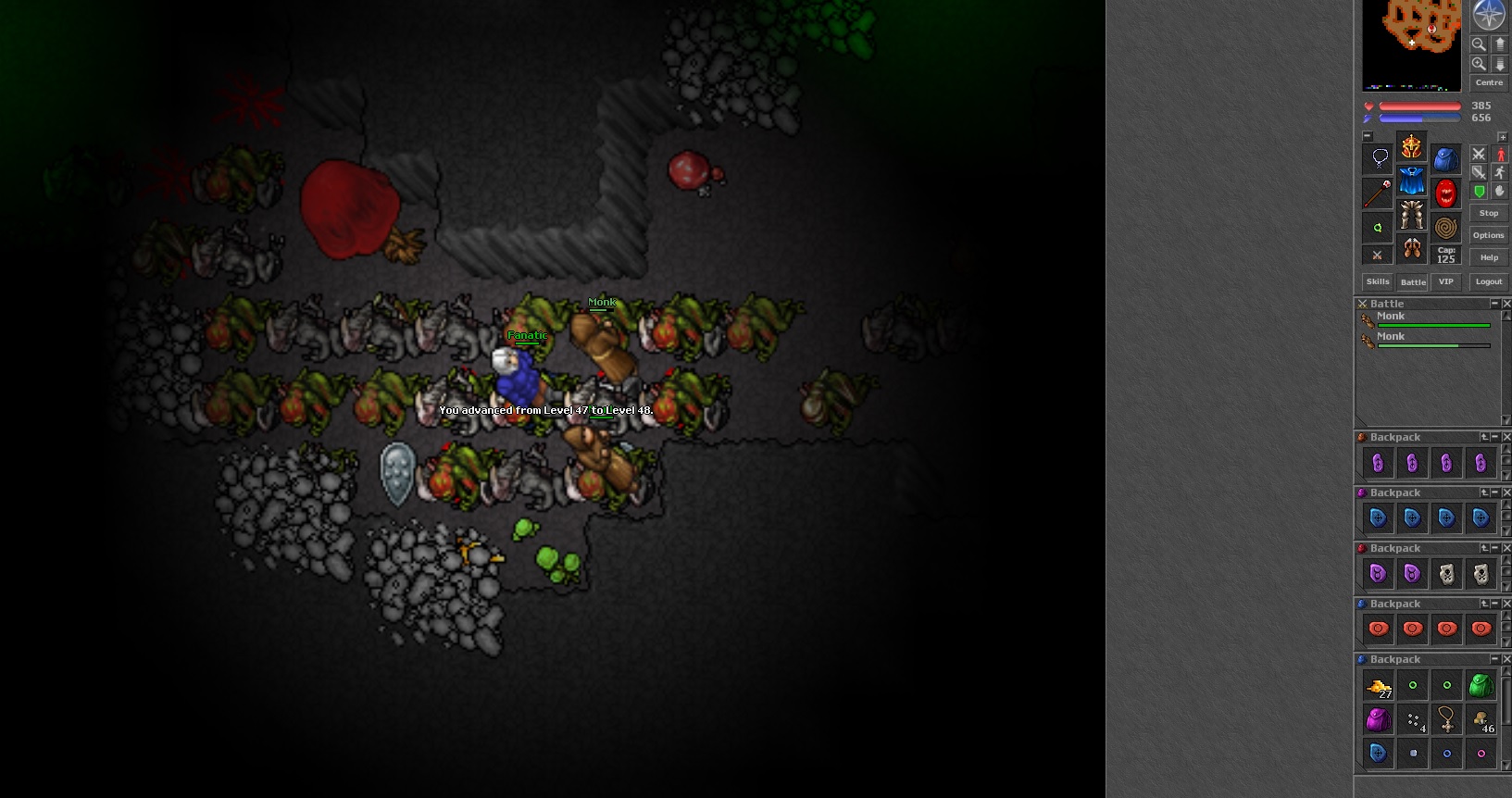Toggle the Battle list button
The image size is (1512, 798).
click(1413, 281)
